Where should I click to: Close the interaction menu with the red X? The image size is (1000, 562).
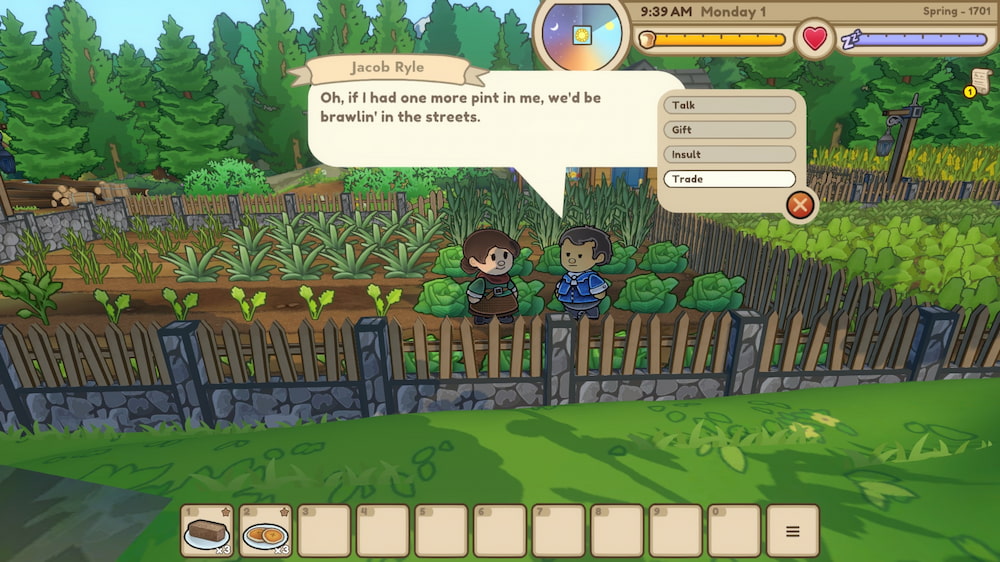point(799,206)
